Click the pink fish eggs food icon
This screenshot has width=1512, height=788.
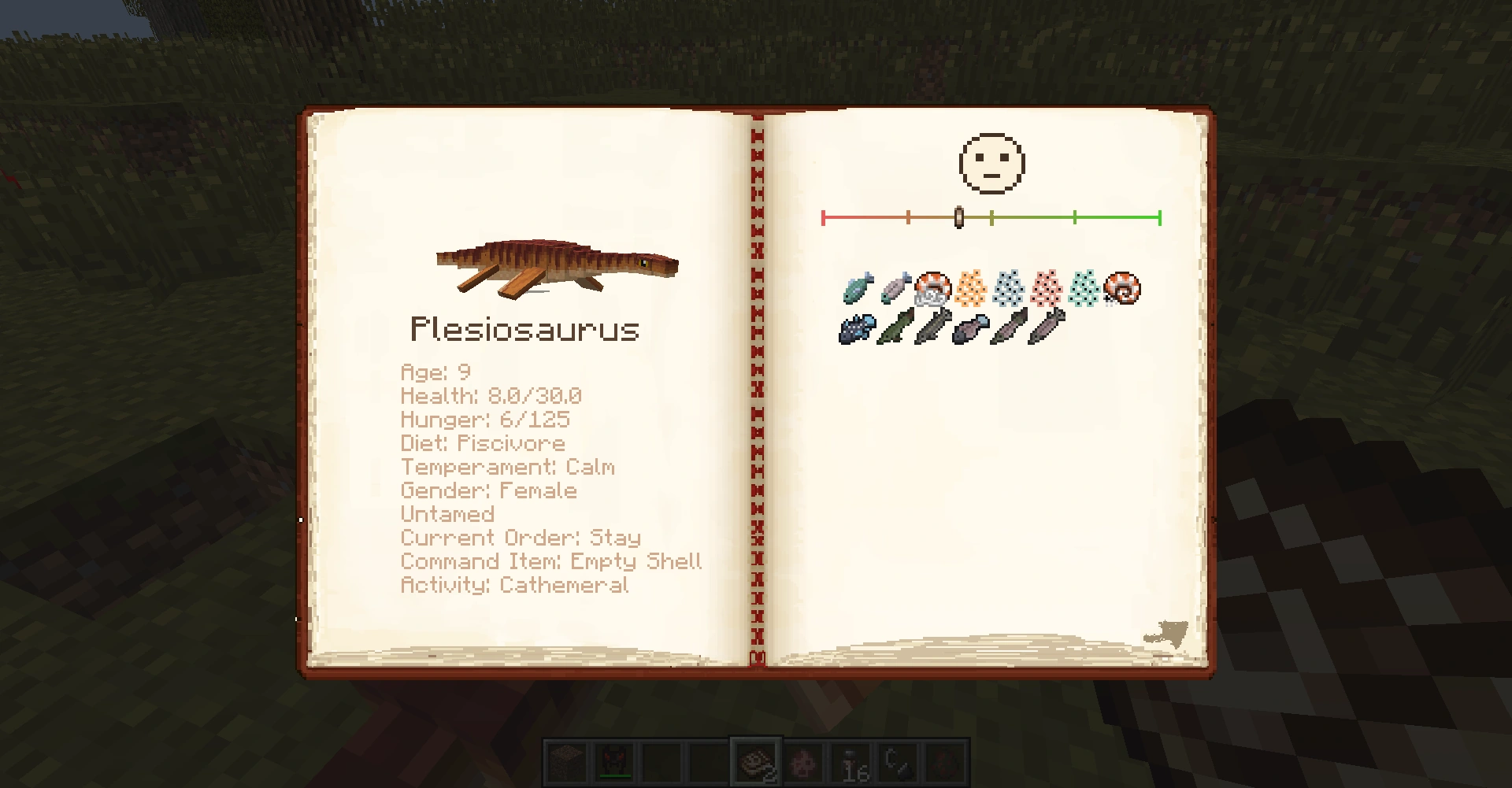pos(1046,288)
